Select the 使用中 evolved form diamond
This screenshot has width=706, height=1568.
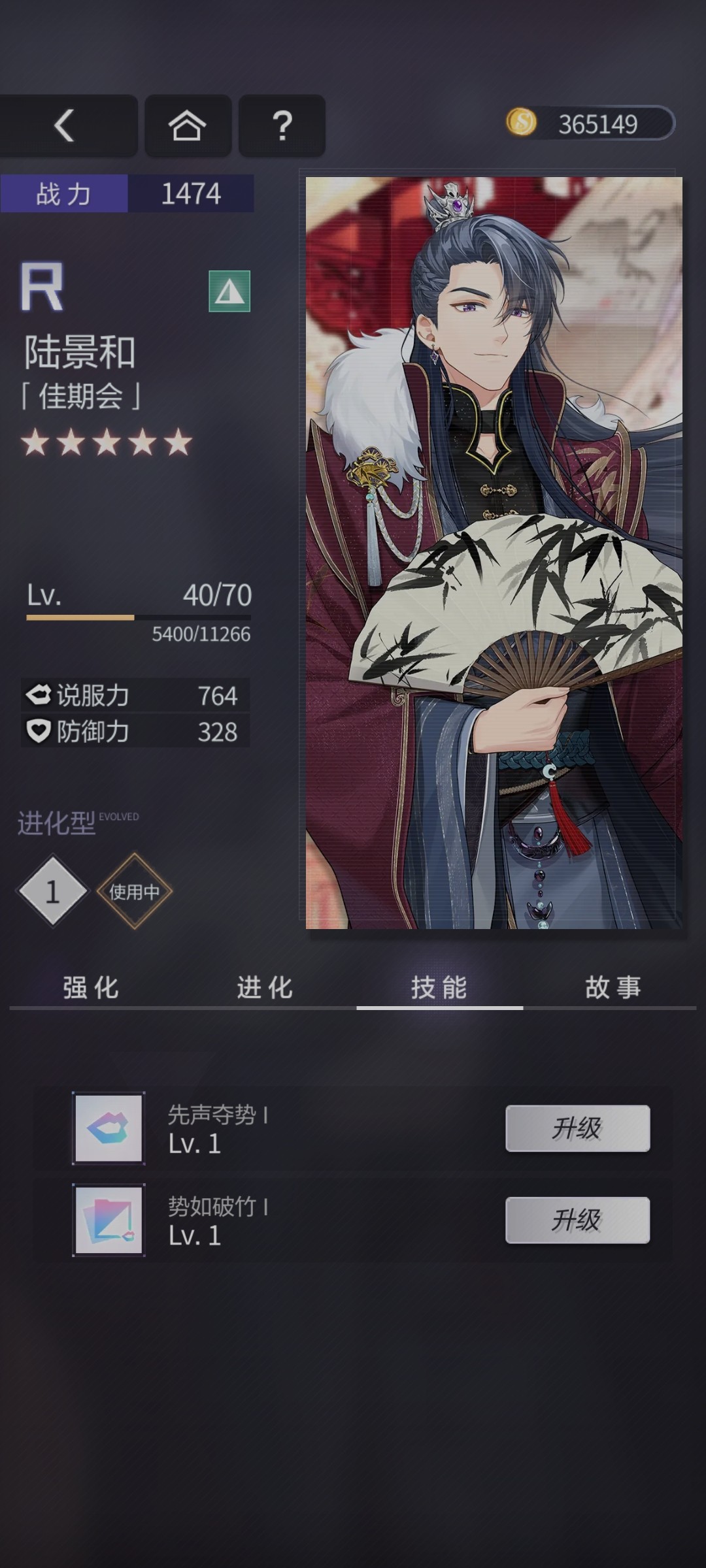pos(134,891)
